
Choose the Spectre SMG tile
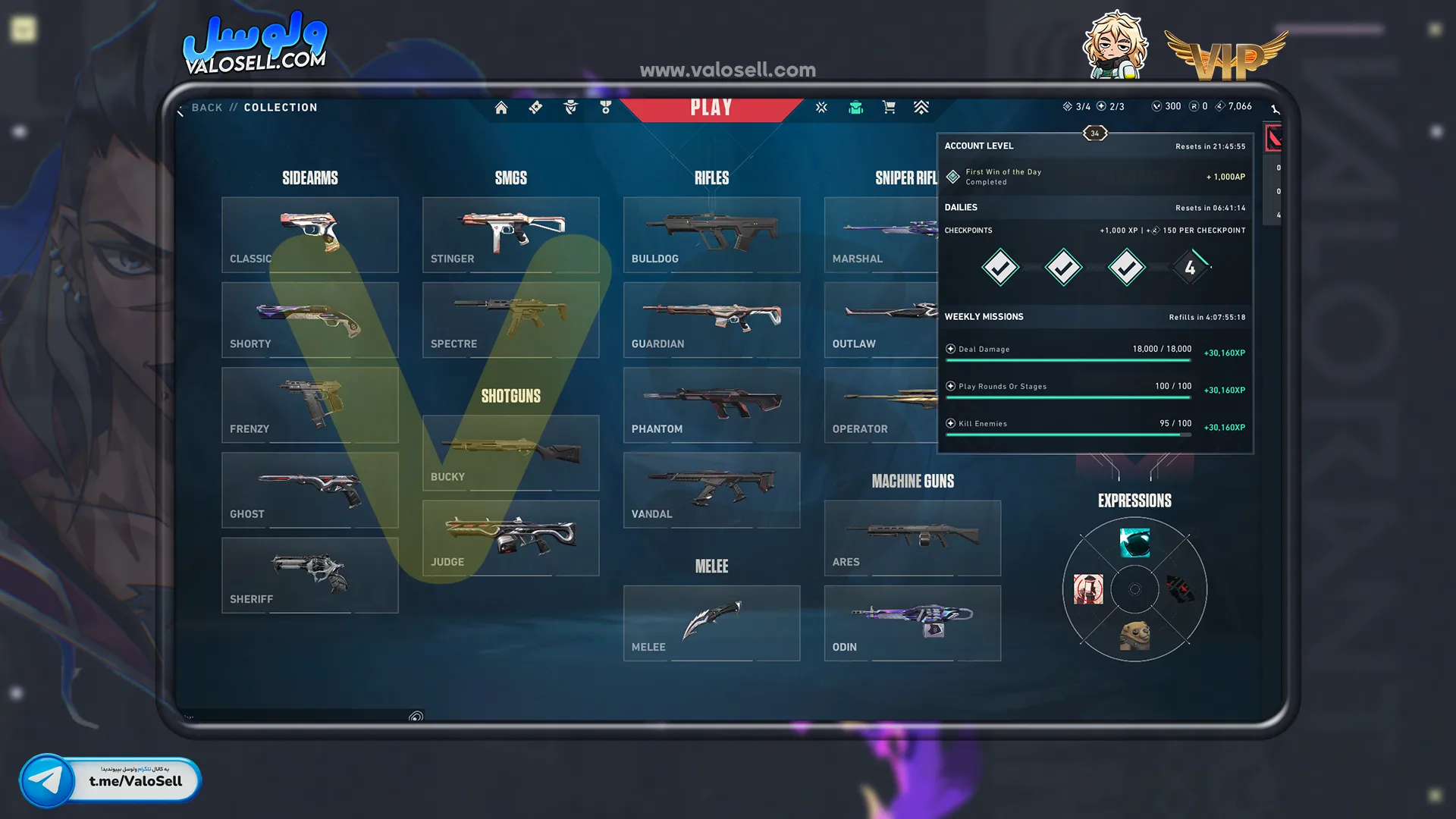pyautogui.click(x=510, y=320)
